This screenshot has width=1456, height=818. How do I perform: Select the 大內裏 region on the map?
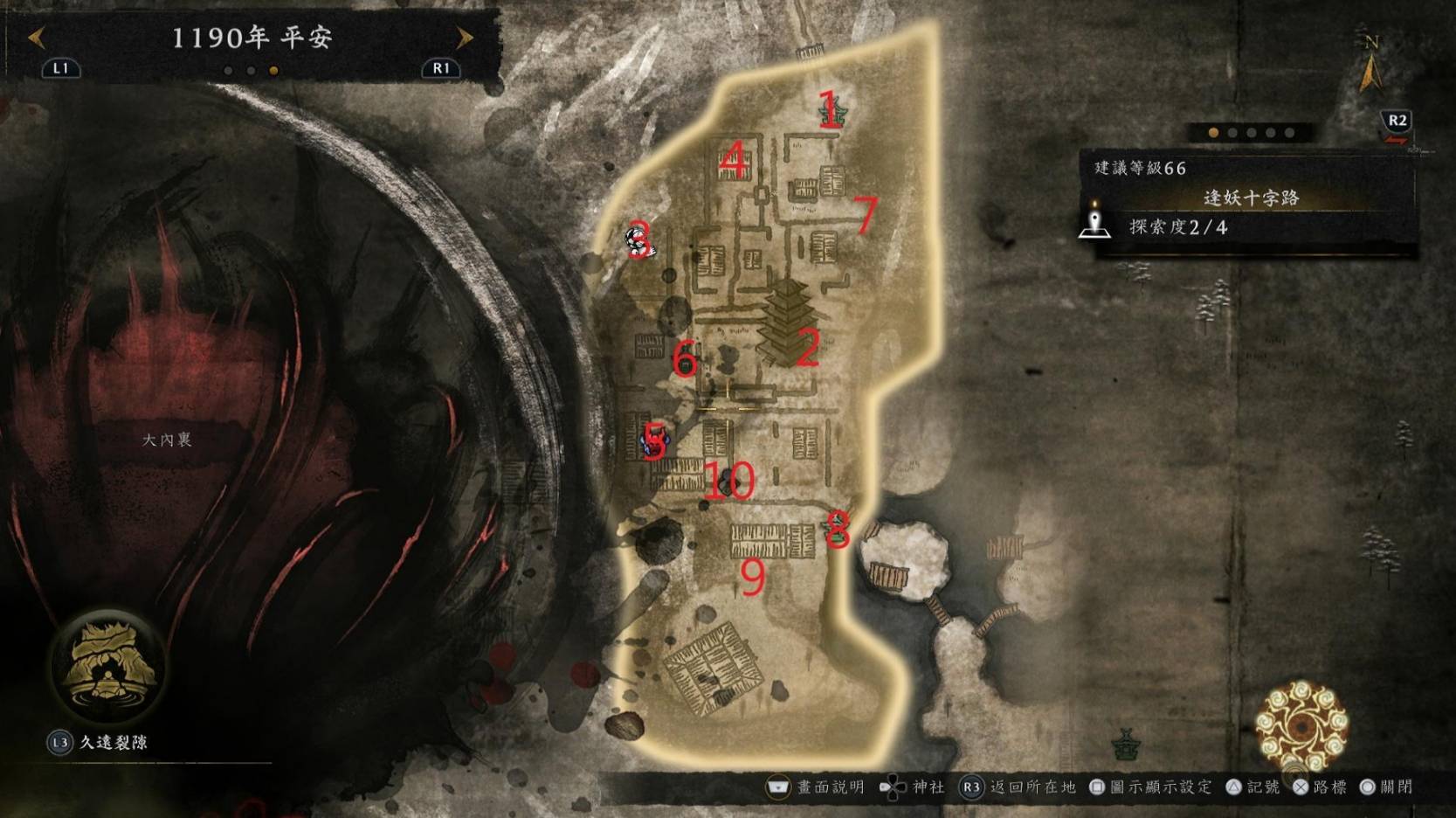pos(167,440)
